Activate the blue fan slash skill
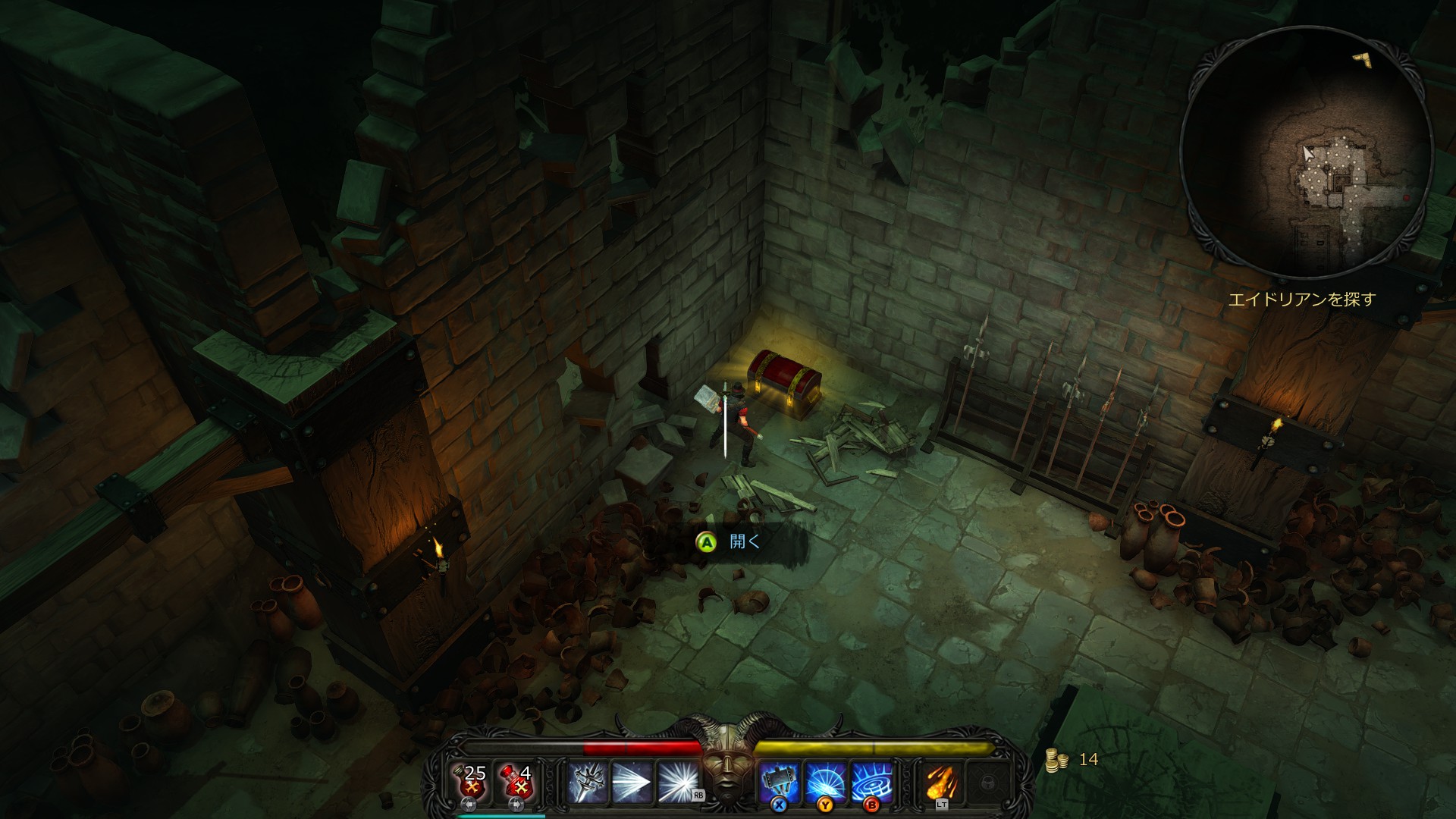Viewport: 1456px width, 819px height. tap(826, 783)
